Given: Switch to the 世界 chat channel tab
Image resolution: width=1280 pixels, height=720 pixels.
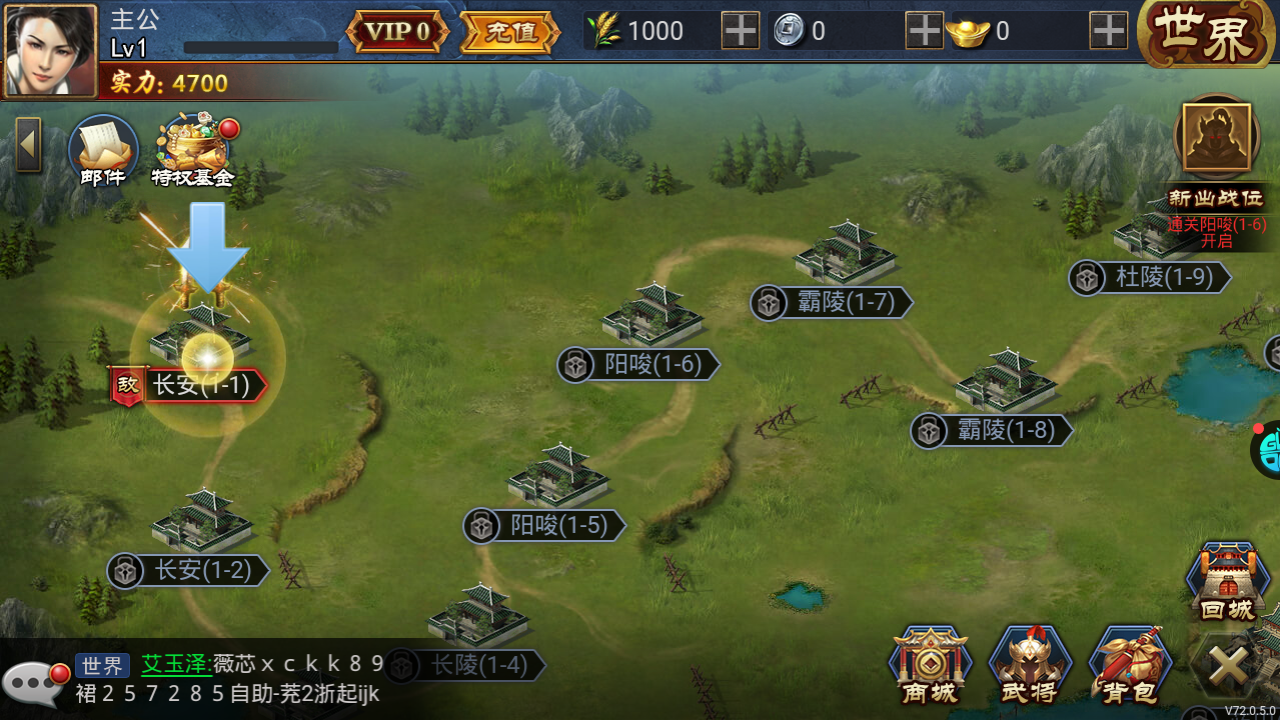Looking at the screenshot, I should click(x=100, y=665).
